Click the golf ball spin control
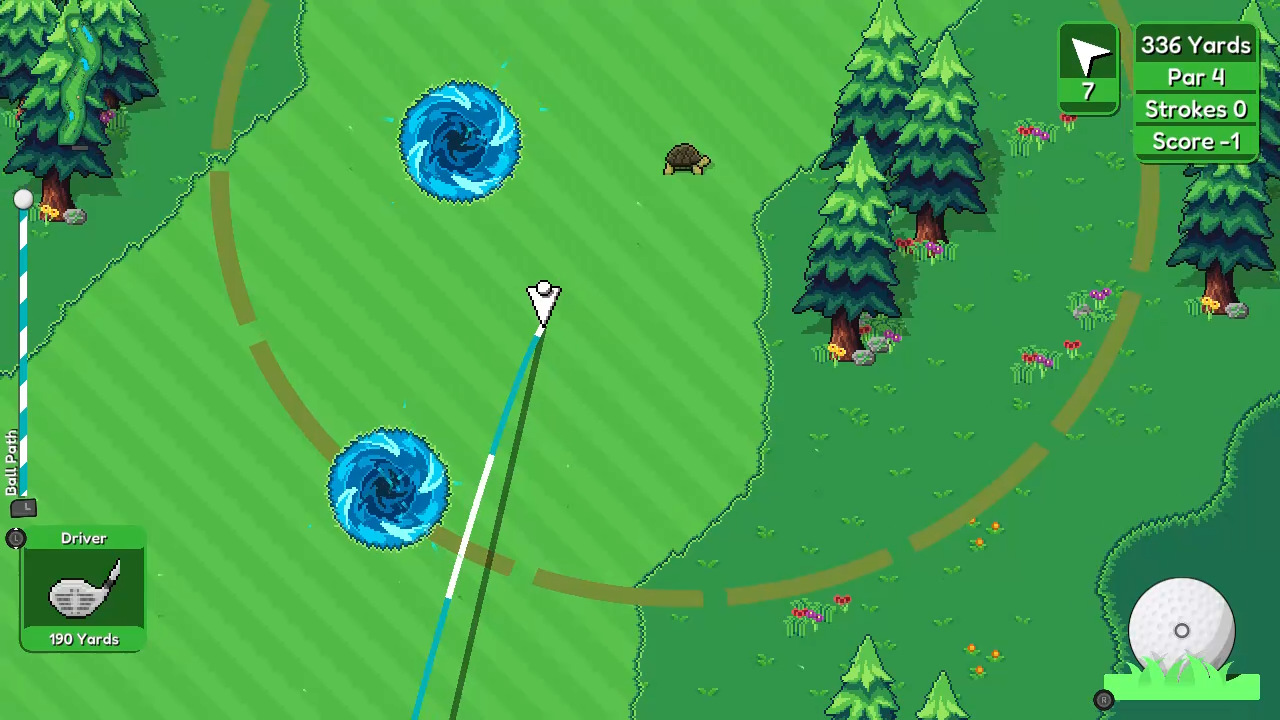 coord(1181,631)
